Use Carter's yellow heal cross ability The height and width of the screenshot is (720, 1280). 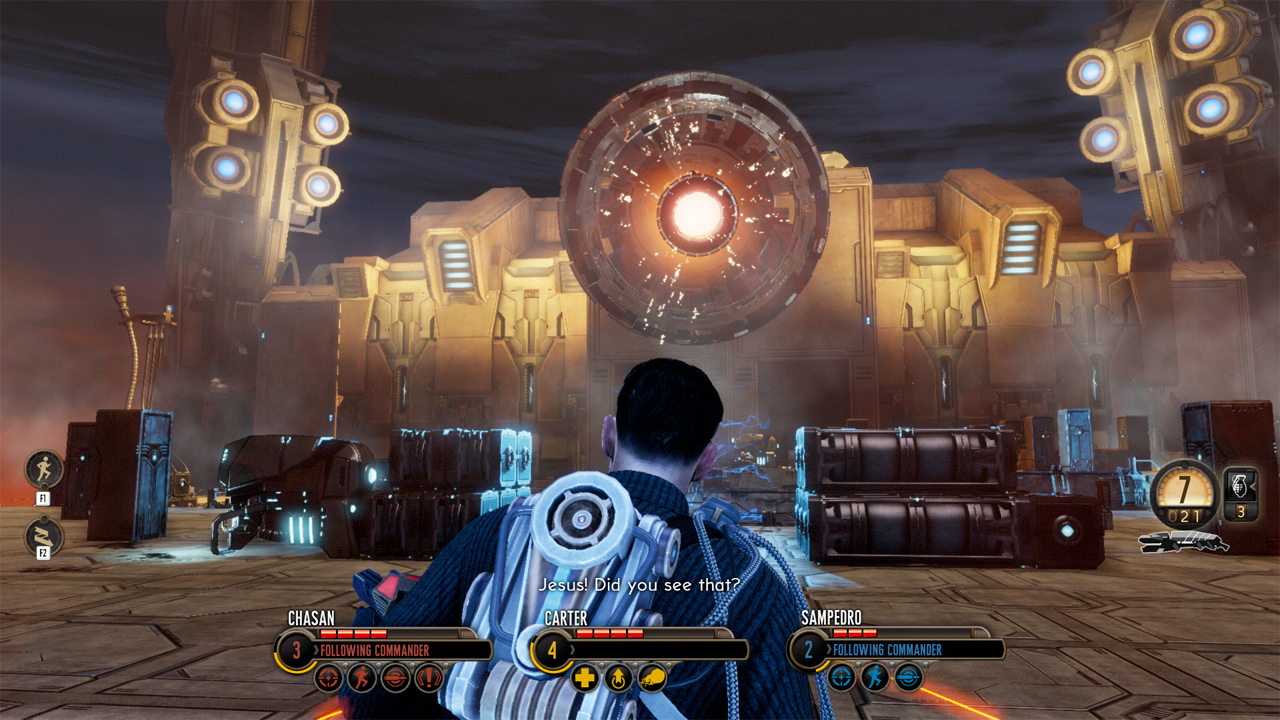pos(585,677)
